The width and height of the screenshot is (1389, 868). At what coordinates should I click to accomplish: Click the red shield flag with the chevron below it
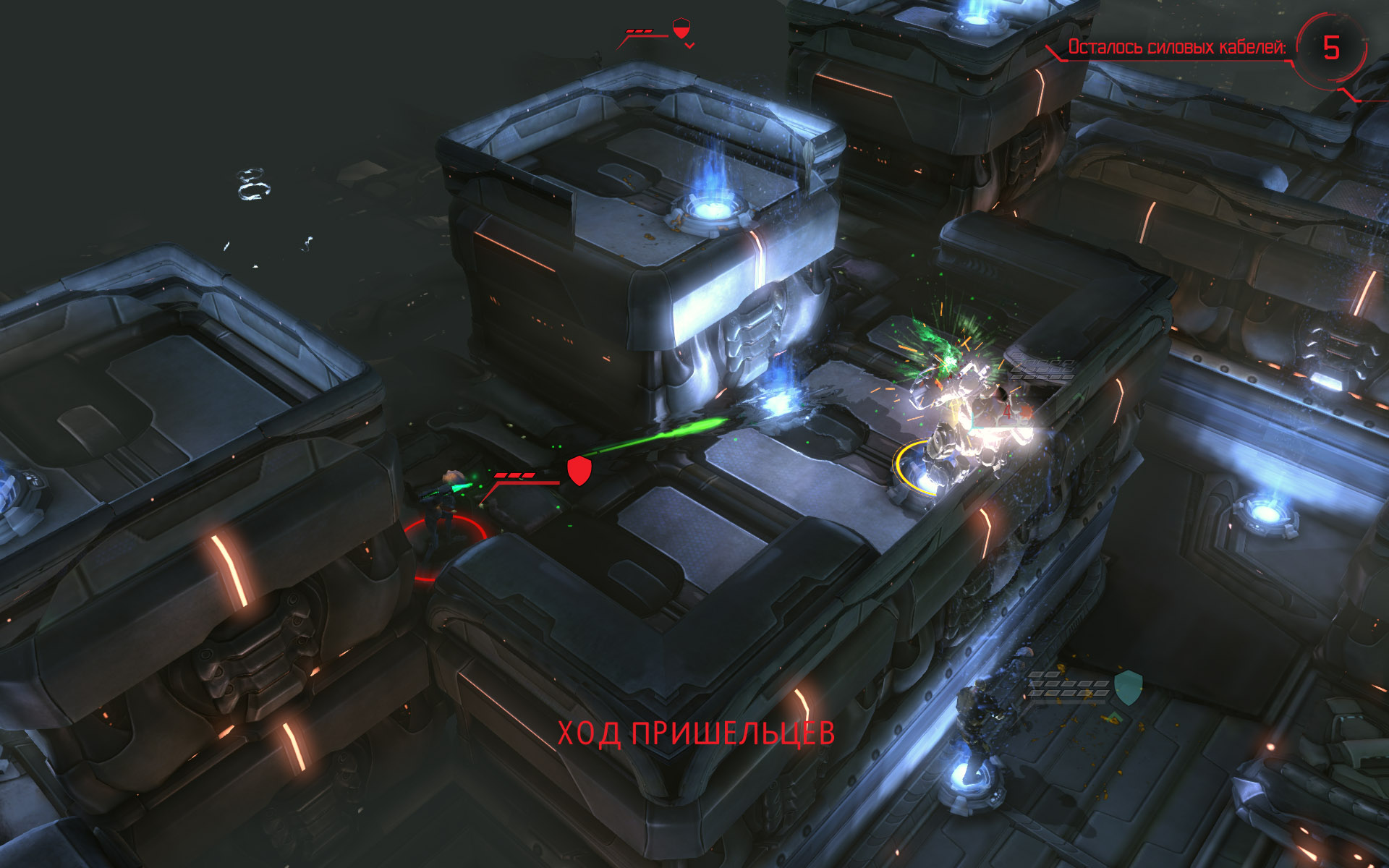(x=681, y=29)
